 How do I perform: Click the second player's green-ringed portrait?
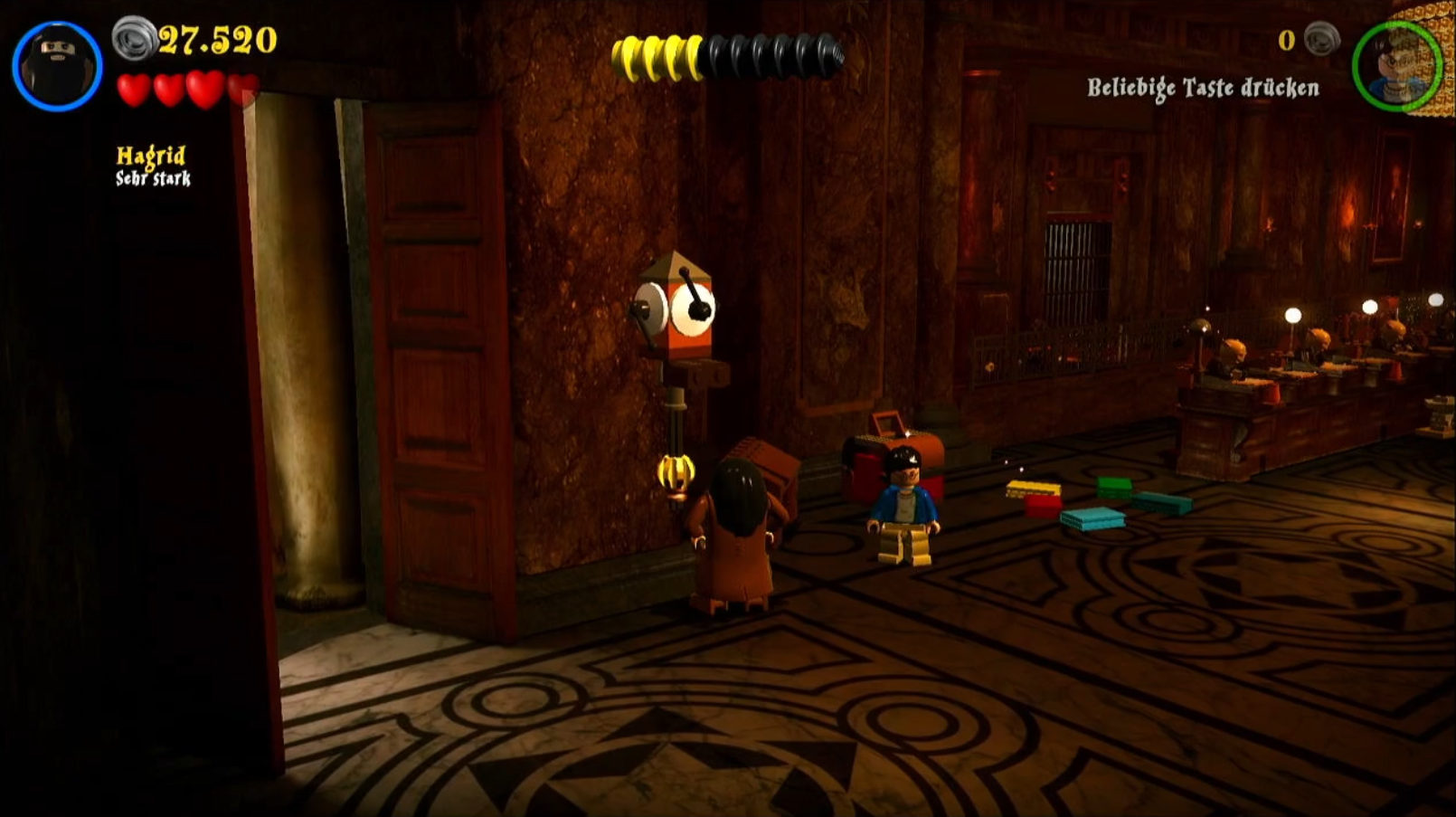pos(1395,66)
